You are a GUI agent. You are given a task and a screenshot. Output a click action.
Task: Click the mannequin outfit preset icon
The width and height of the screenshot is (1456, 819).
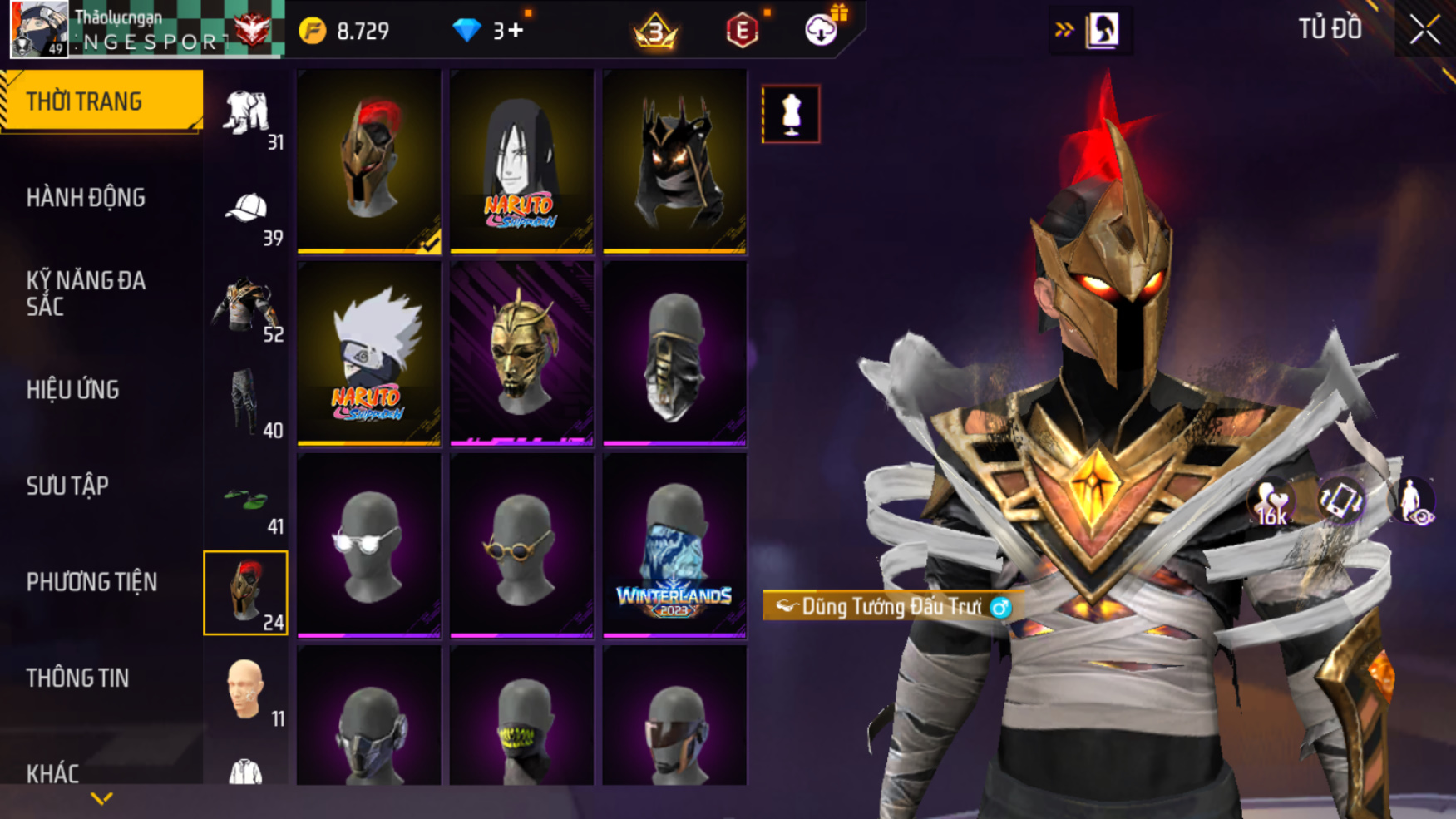[x=791, y=114]
